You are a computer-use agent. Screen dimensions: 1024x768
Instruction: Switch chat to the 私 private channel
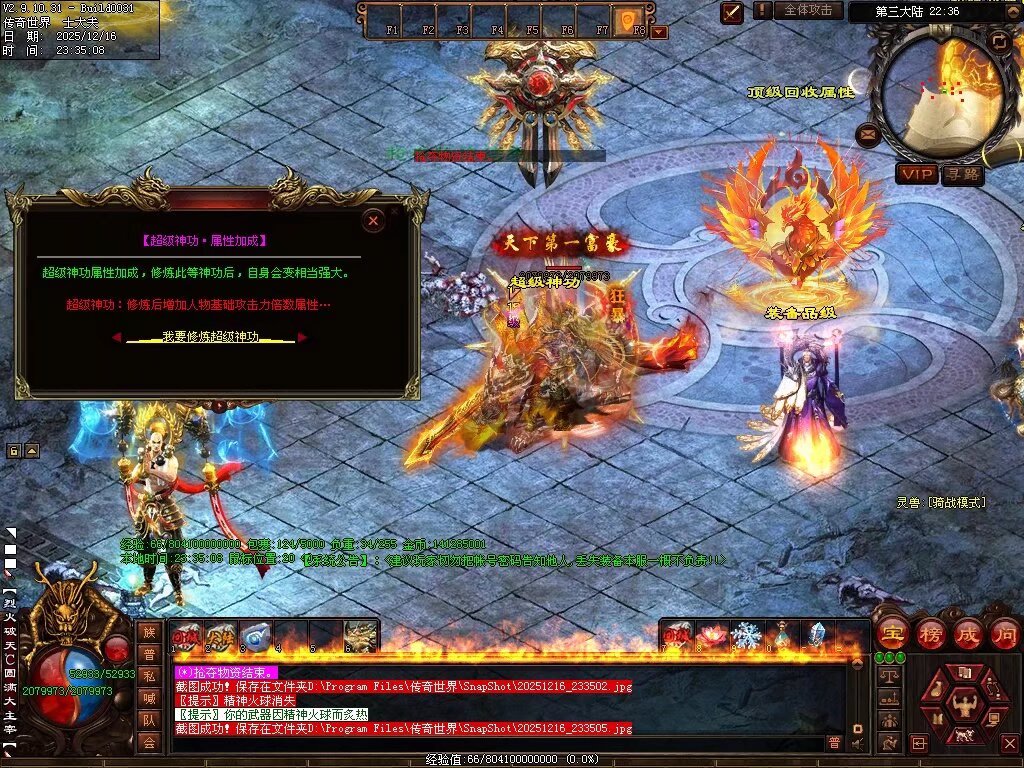coord(149,675)
